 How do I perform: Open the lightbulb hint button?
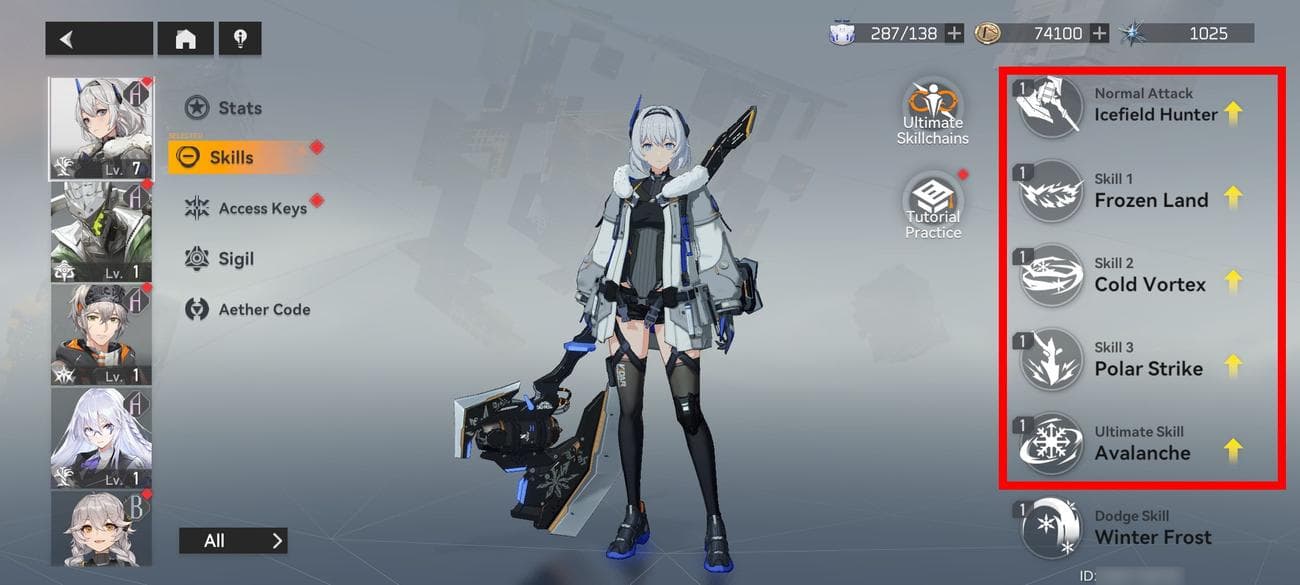(x=240, y=39)
